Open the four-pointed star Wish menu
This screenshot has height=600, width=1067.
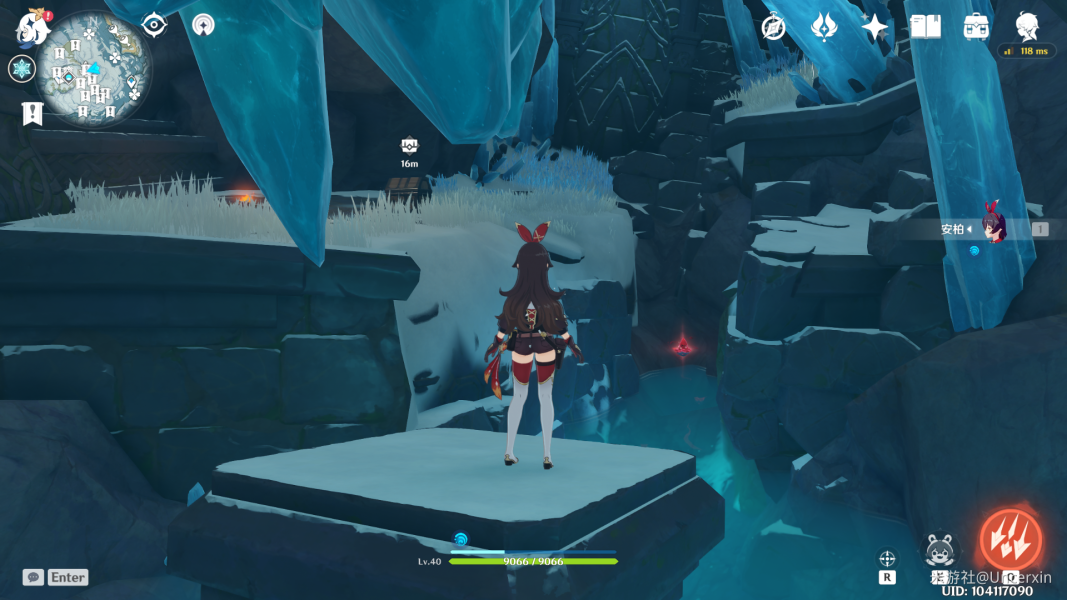coord(875,27)
